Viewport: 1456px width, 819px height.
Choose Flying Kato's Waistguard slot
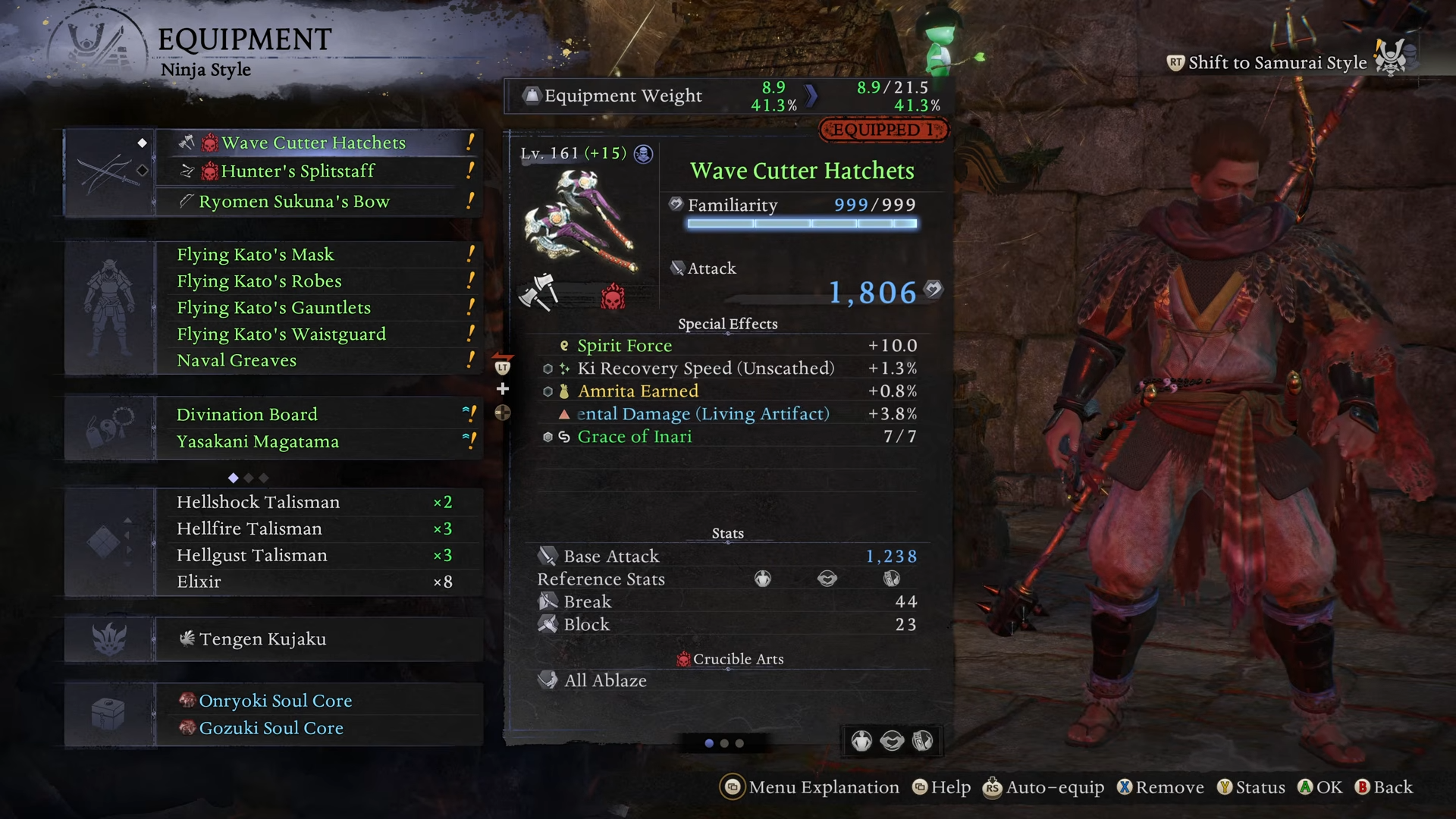pos(281,334)
